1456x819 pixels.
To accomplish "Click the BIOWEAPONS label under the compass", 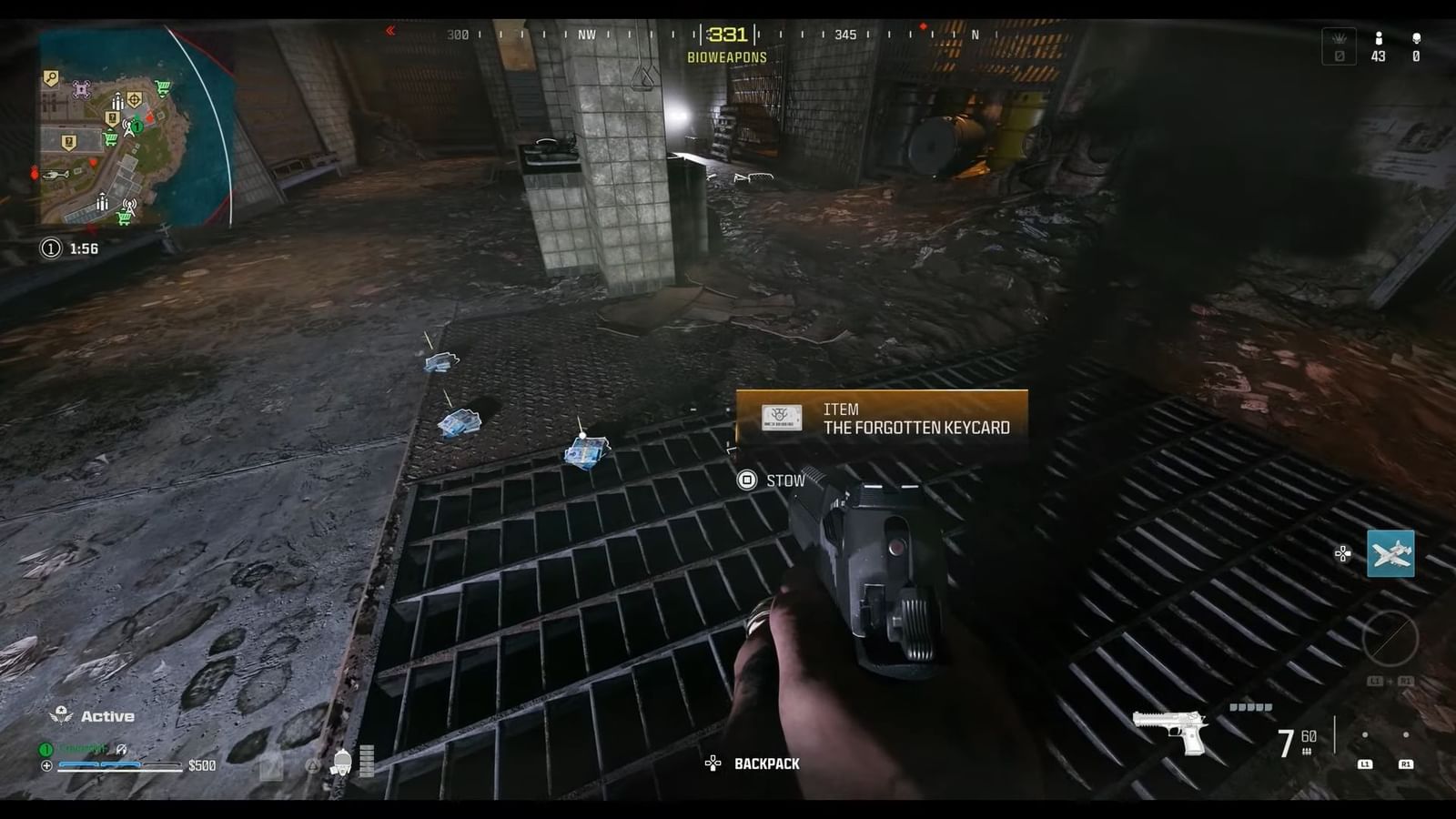I will 725,56.
